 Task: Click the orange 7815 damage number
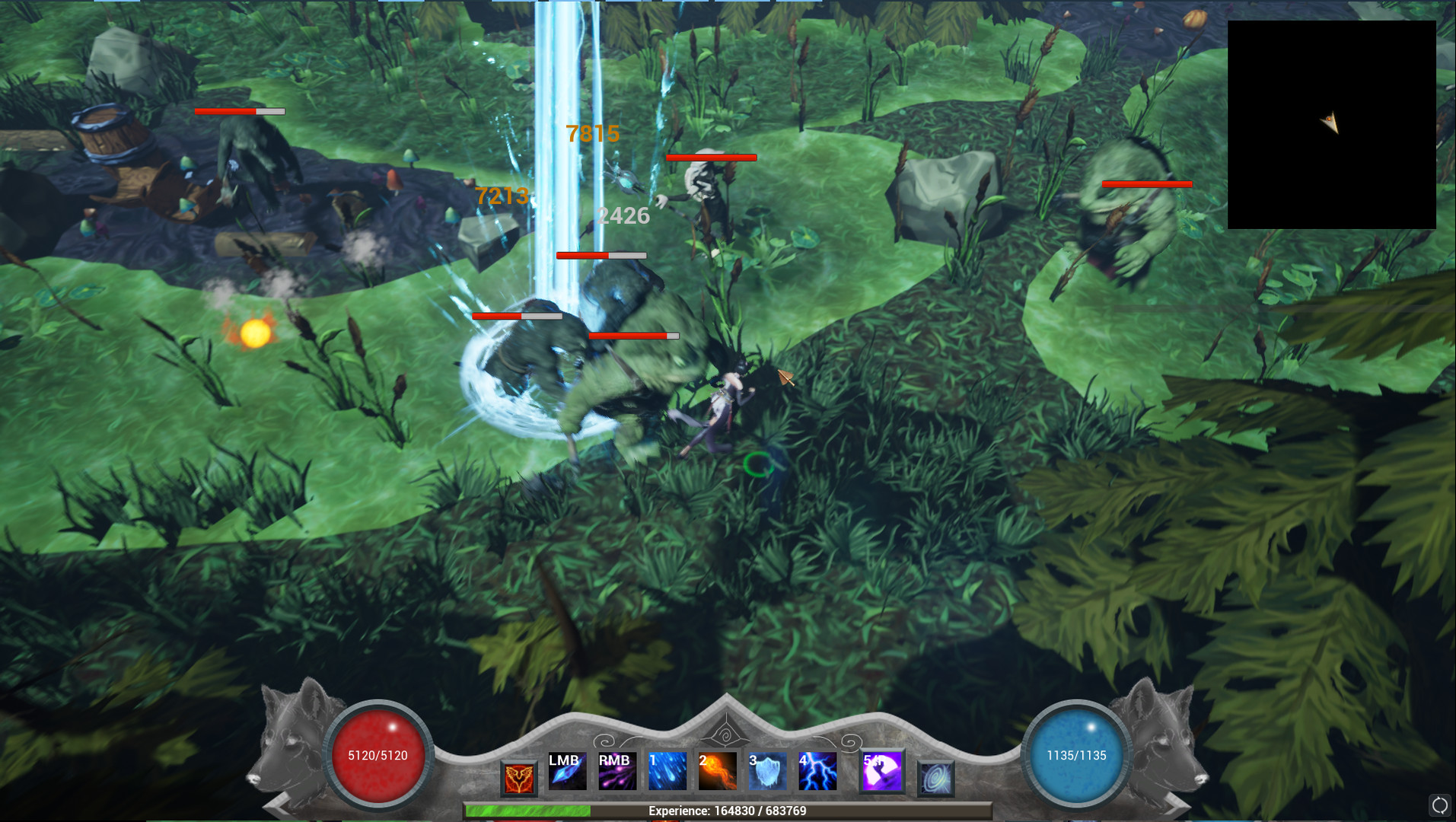tap(591, 135)
